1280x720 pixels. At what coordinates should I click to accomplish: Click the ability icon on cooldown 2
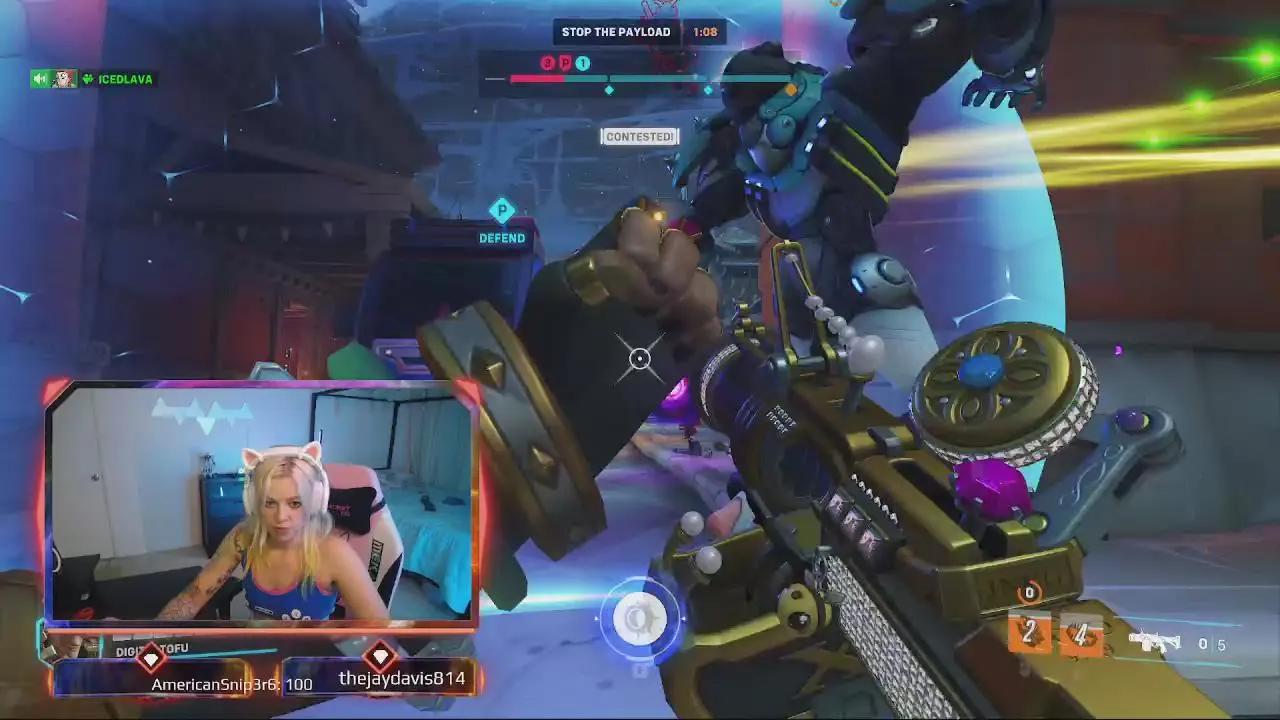pos(1028,636)
